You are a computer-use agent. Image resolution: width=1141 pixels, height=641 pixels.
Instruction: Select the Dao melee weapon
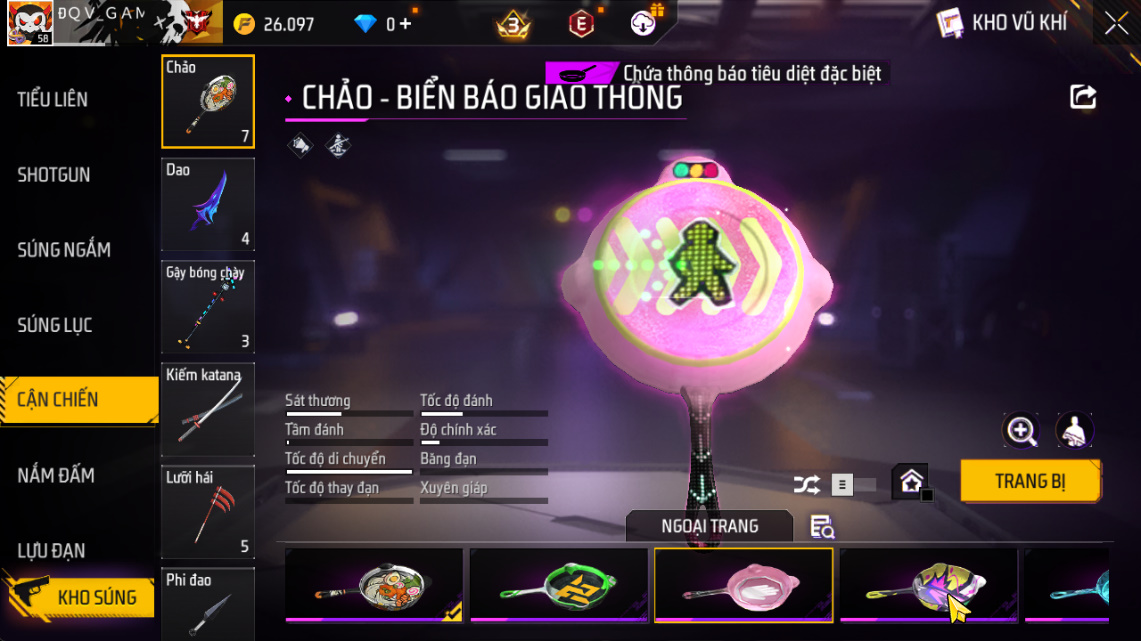[208, 204]
